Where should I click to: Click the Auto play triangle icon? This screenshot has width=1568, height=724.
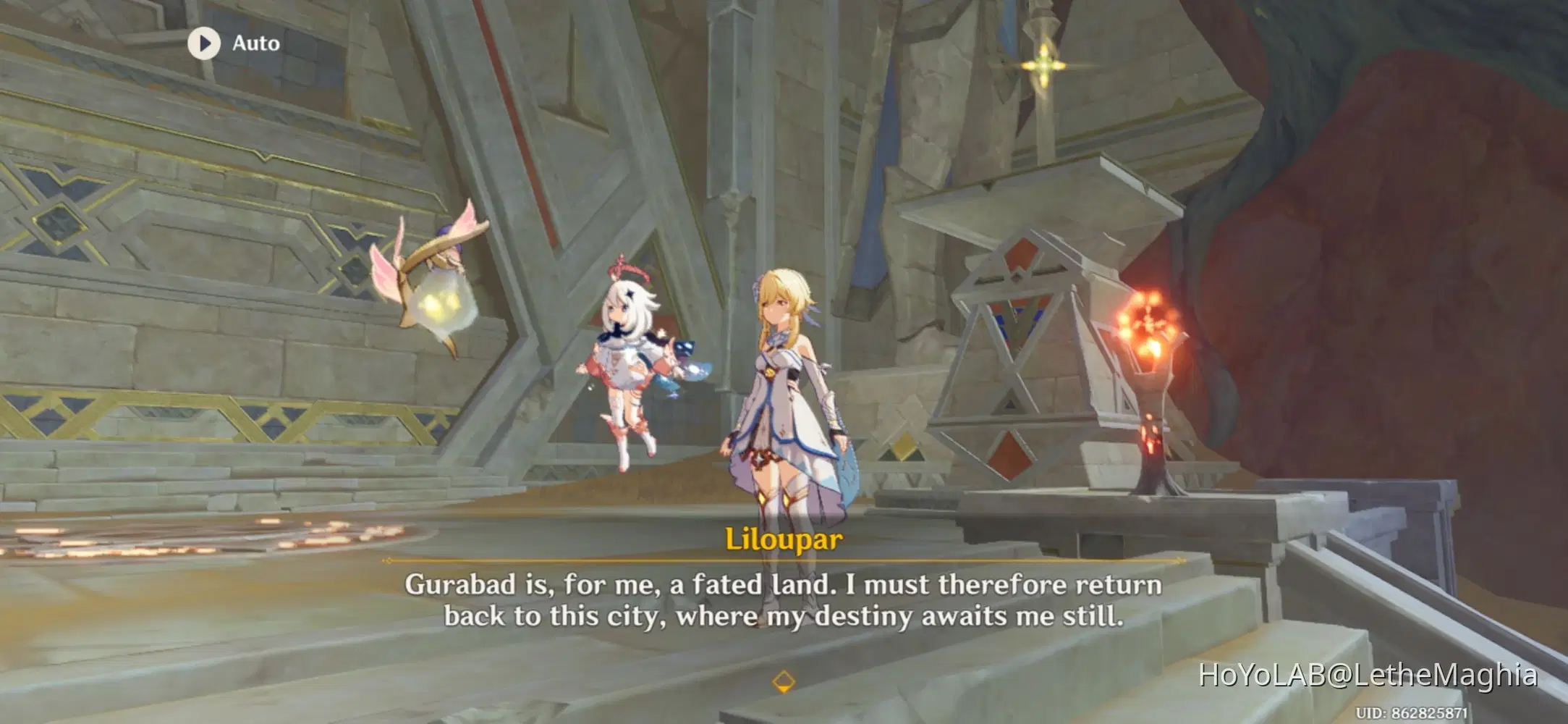pos(205,43)
